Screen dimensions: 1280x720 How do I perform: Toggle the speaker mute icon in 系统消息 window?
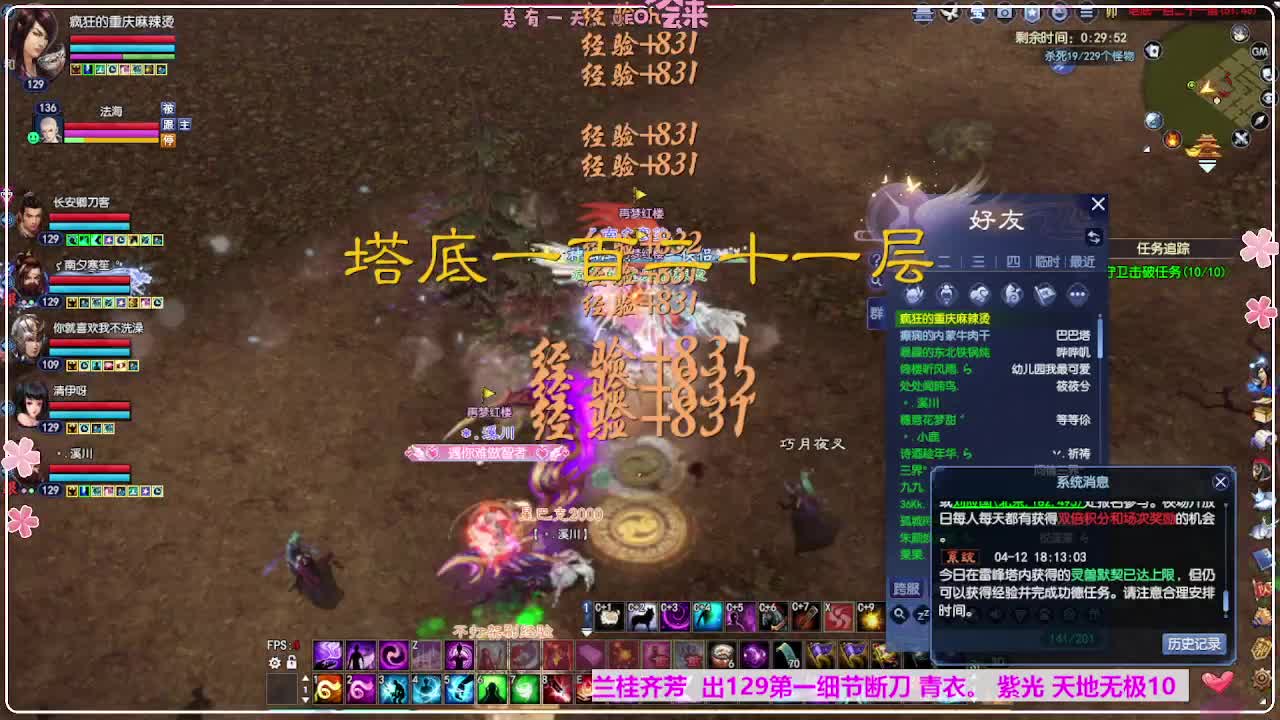(x=994, y=614)
